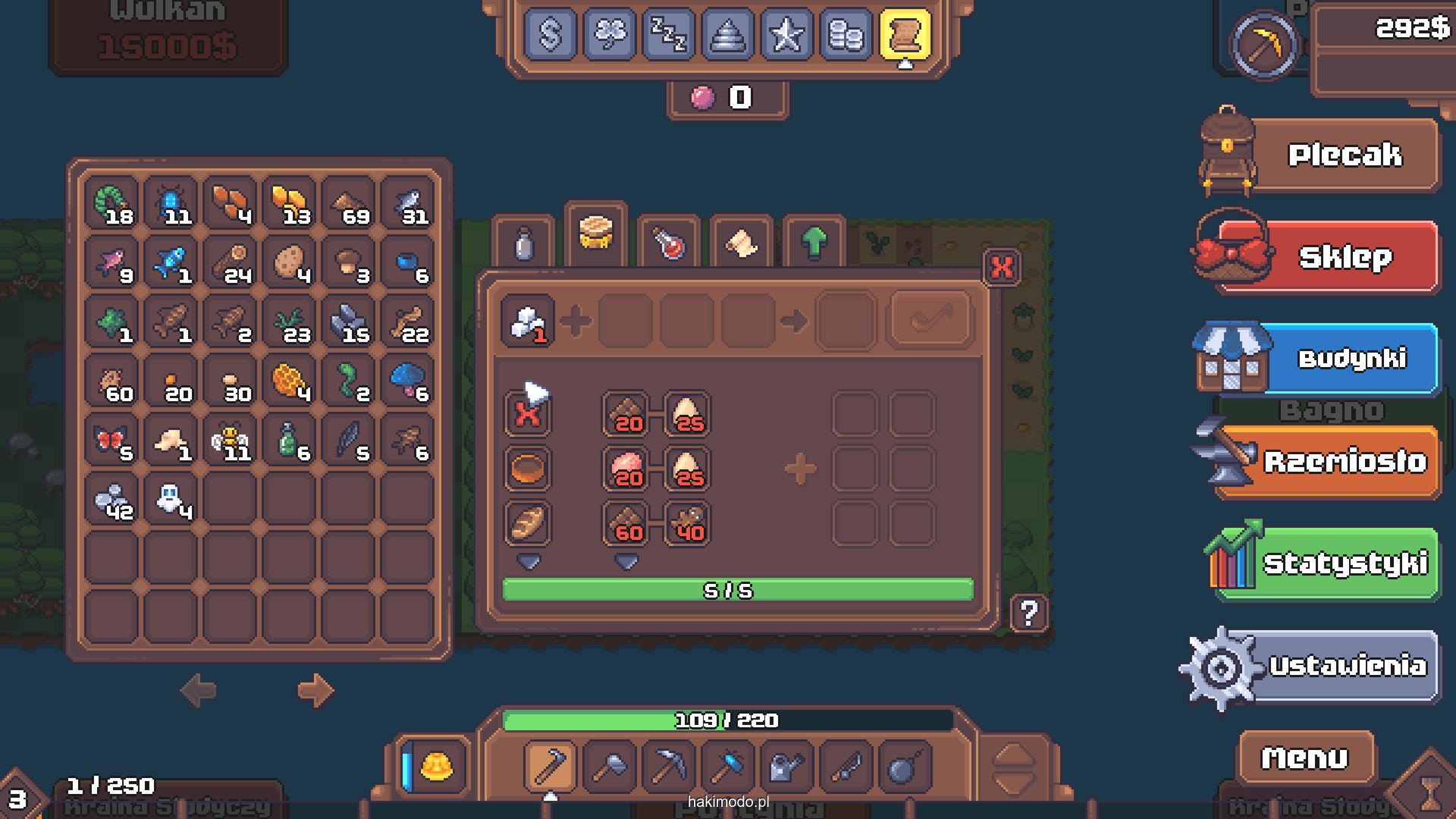
Task: Select the bread recipe
Action: pyautogui.click(x=528, y=523)
